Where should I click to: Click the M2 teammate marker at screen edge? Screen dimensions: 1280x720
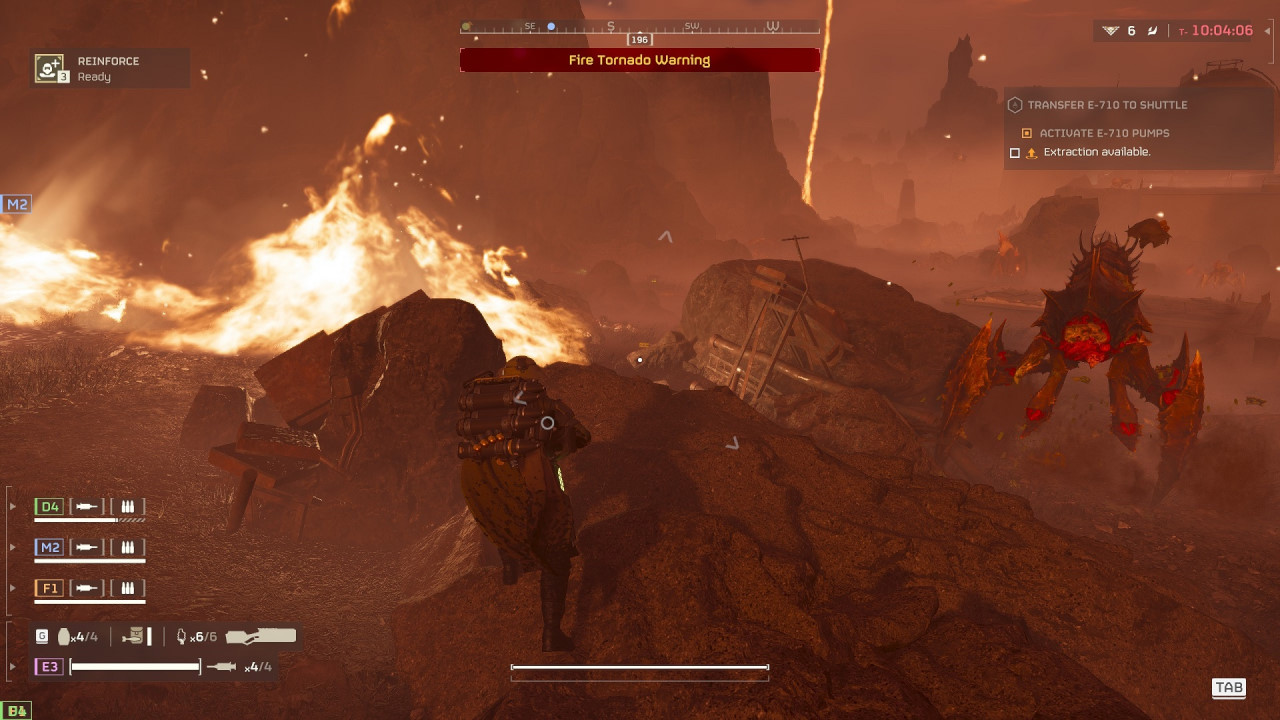17,204
